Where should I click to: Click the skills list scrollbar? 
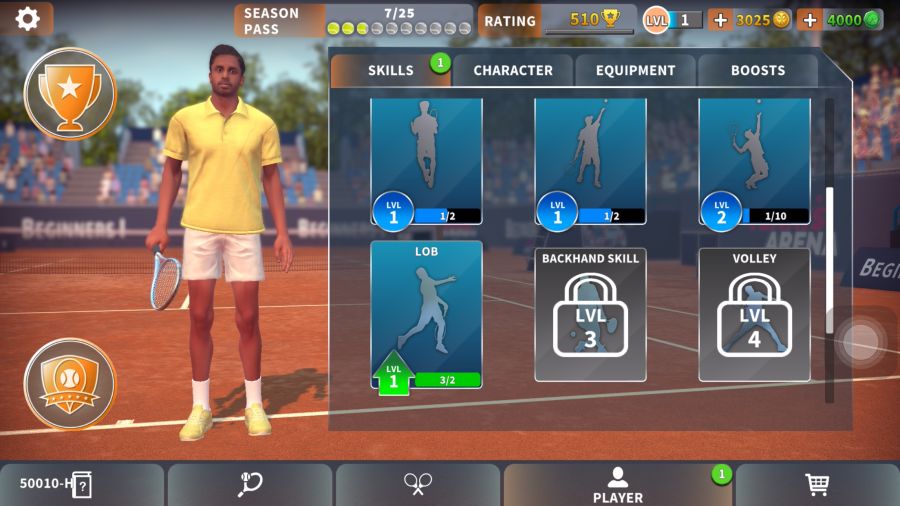(829, 260)
